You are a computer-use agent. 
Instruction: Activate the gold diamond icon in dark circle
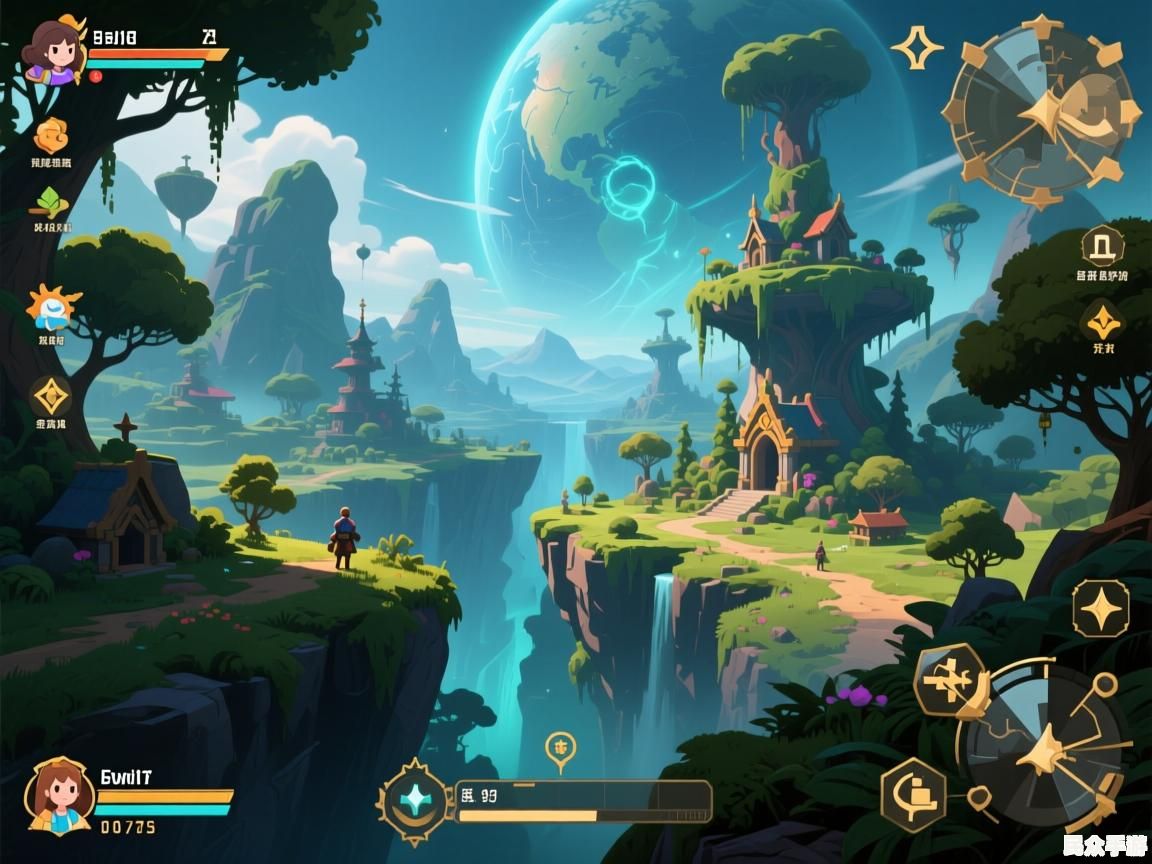pyautogui.click(x=50, y=397)
